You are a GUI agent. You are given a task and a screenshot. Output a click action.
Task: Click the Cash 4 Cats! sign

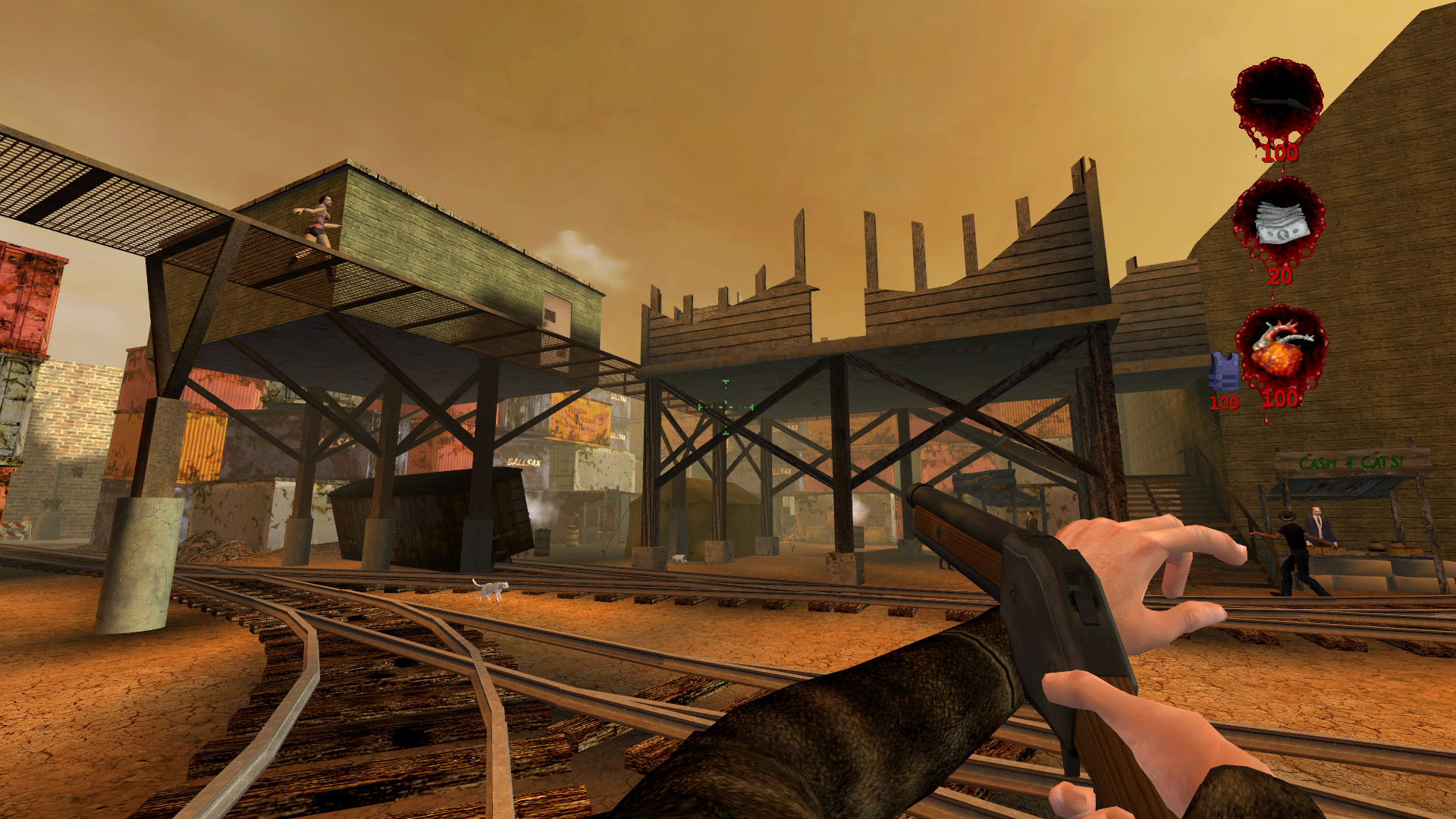1350,463
